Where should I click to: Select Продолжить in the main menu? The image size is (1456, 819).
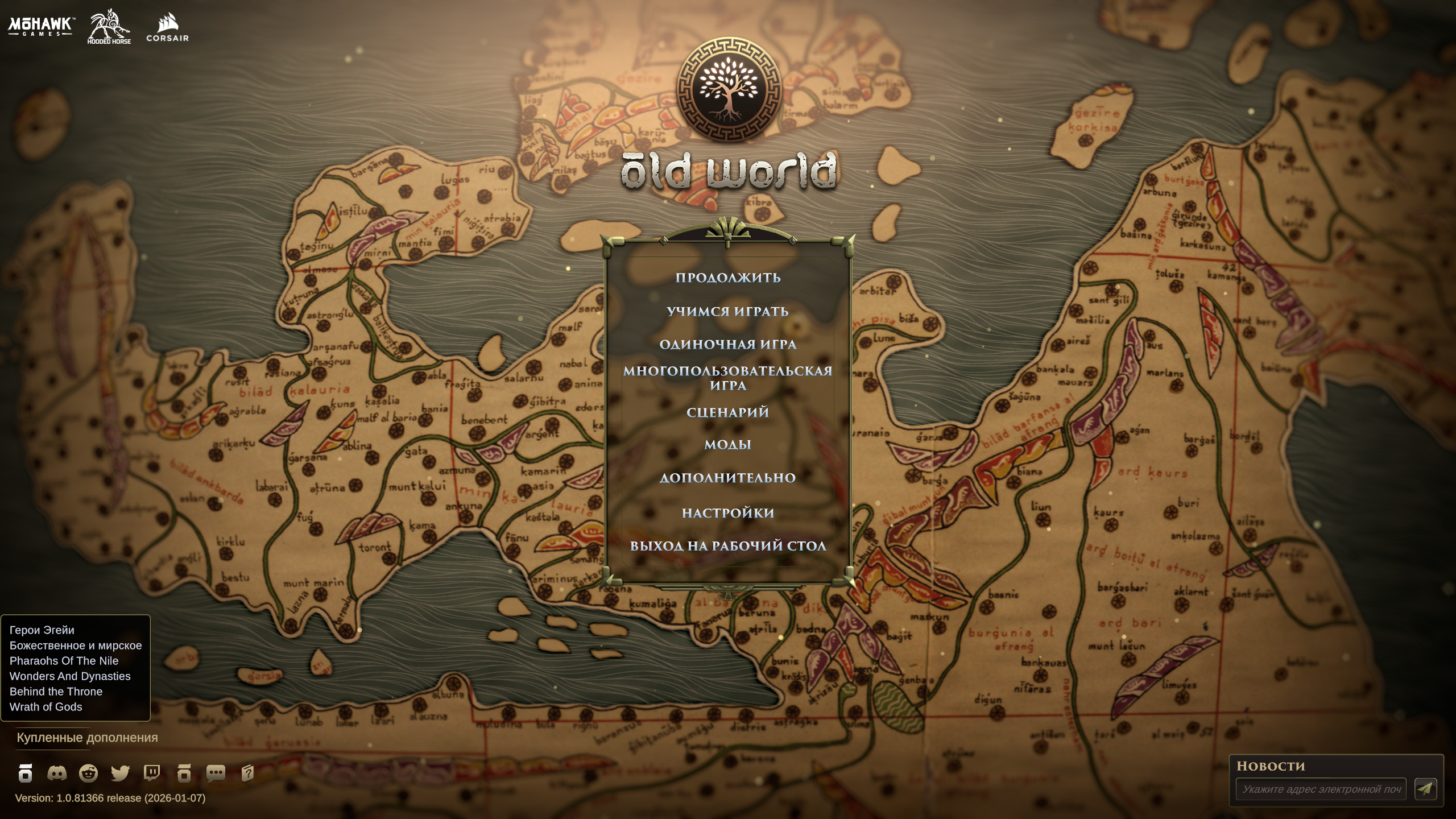point(728,278)
